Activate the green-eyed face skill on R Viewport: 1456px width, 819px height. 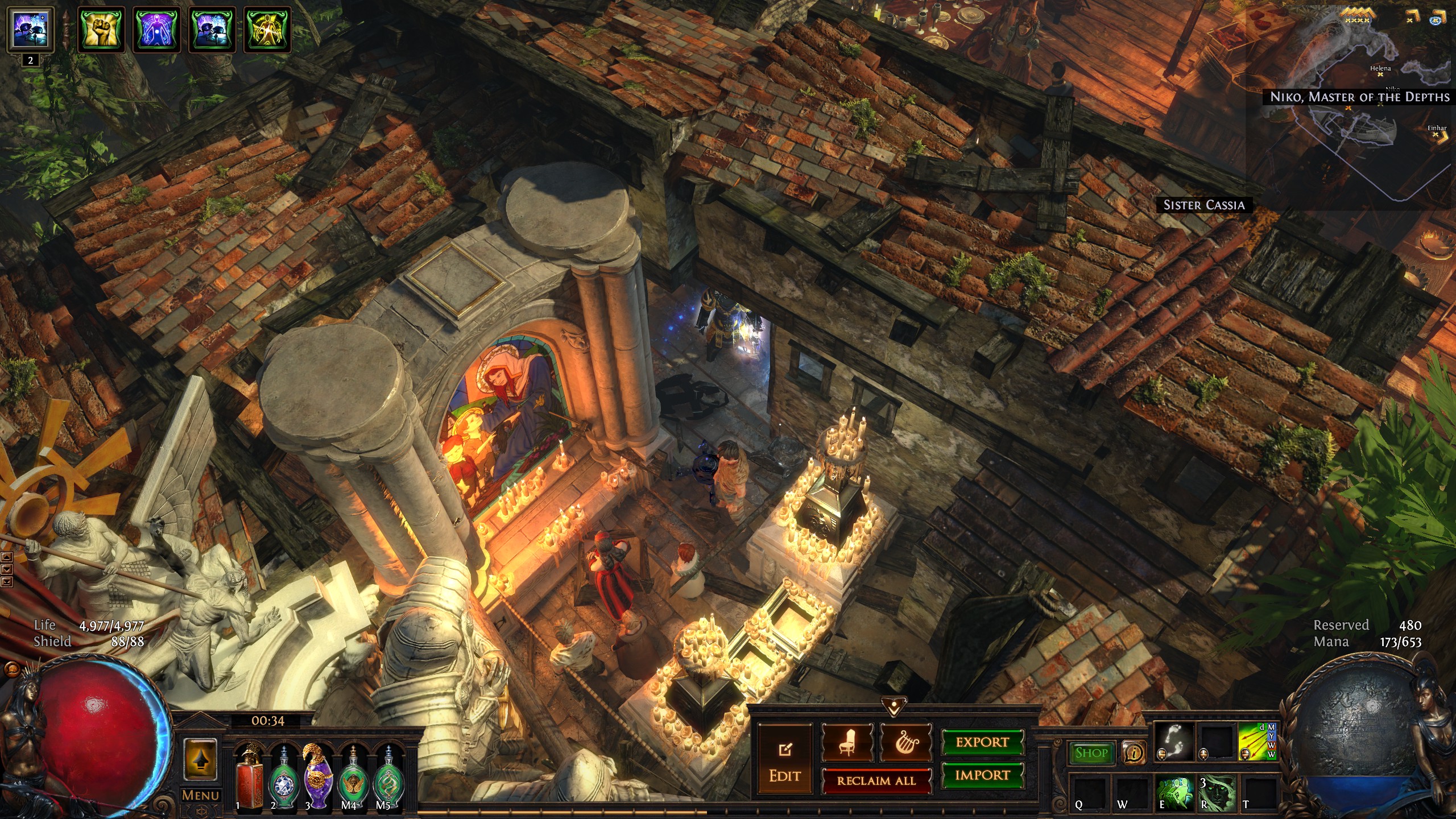1216,793
